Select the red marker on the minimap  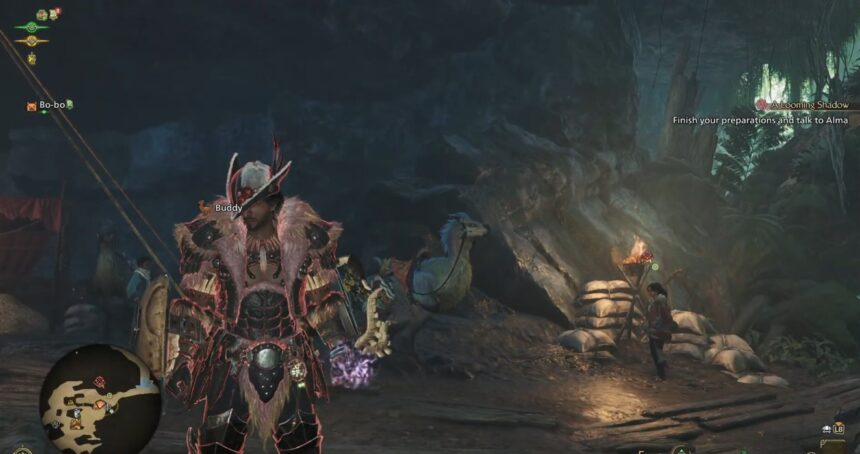(99, 381)
